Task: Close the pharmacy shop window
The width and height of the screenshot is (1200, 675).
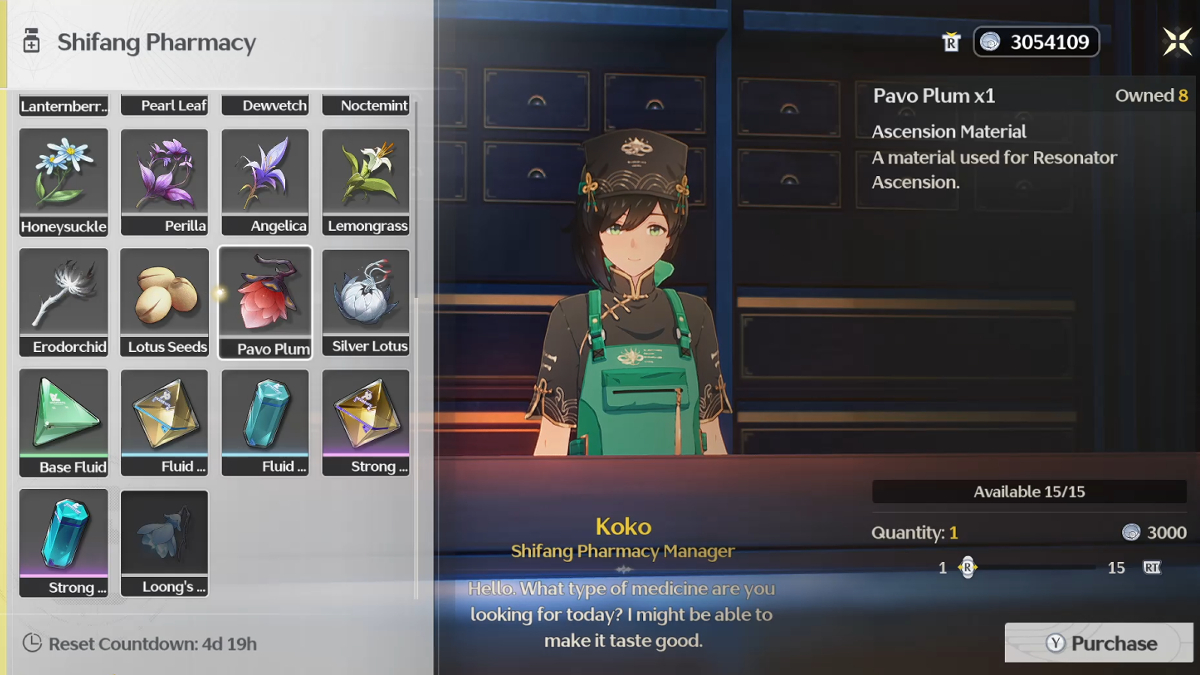Action: [1177, 41]
